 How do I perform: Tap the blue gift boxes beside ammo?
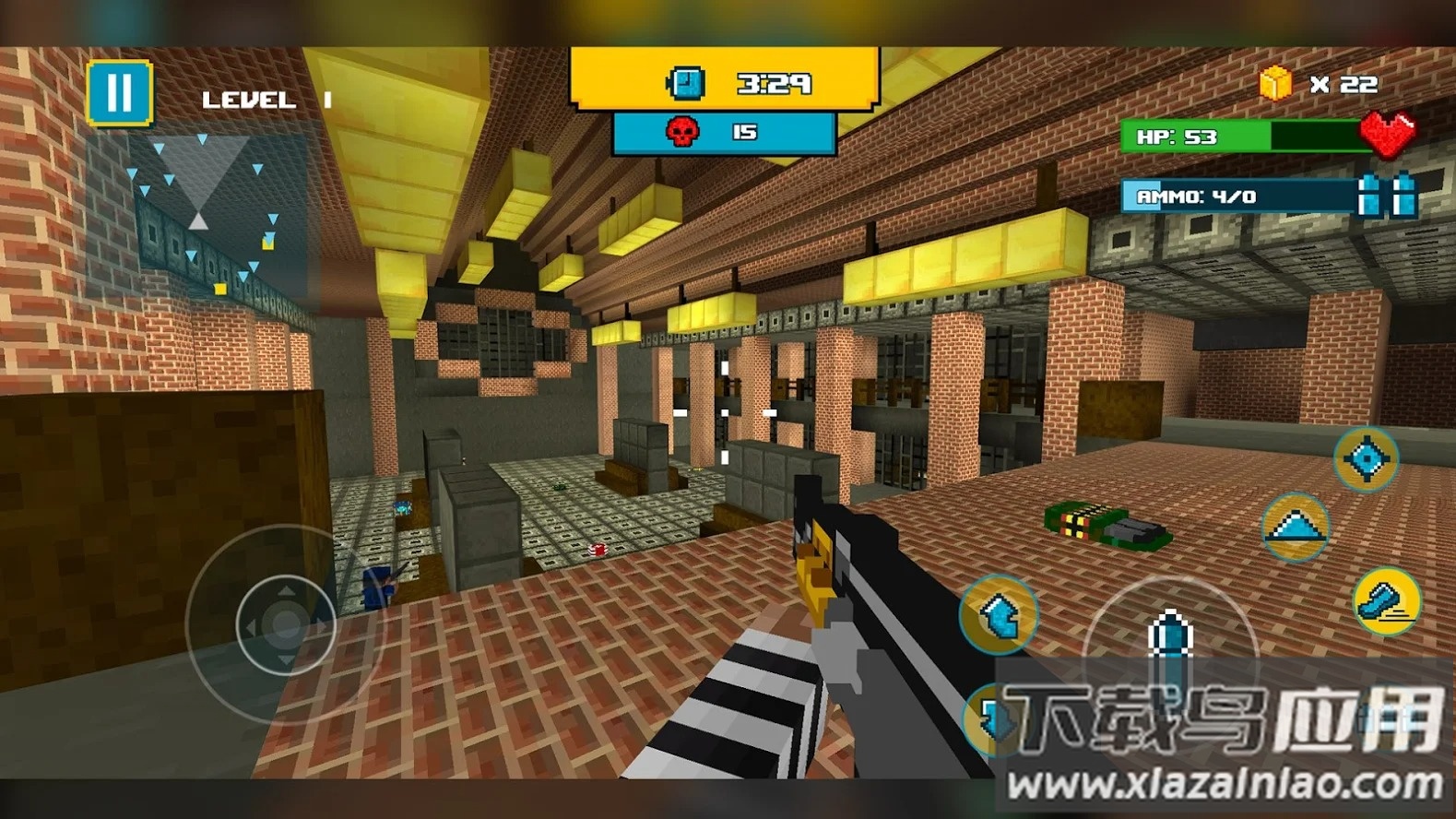1387,195
